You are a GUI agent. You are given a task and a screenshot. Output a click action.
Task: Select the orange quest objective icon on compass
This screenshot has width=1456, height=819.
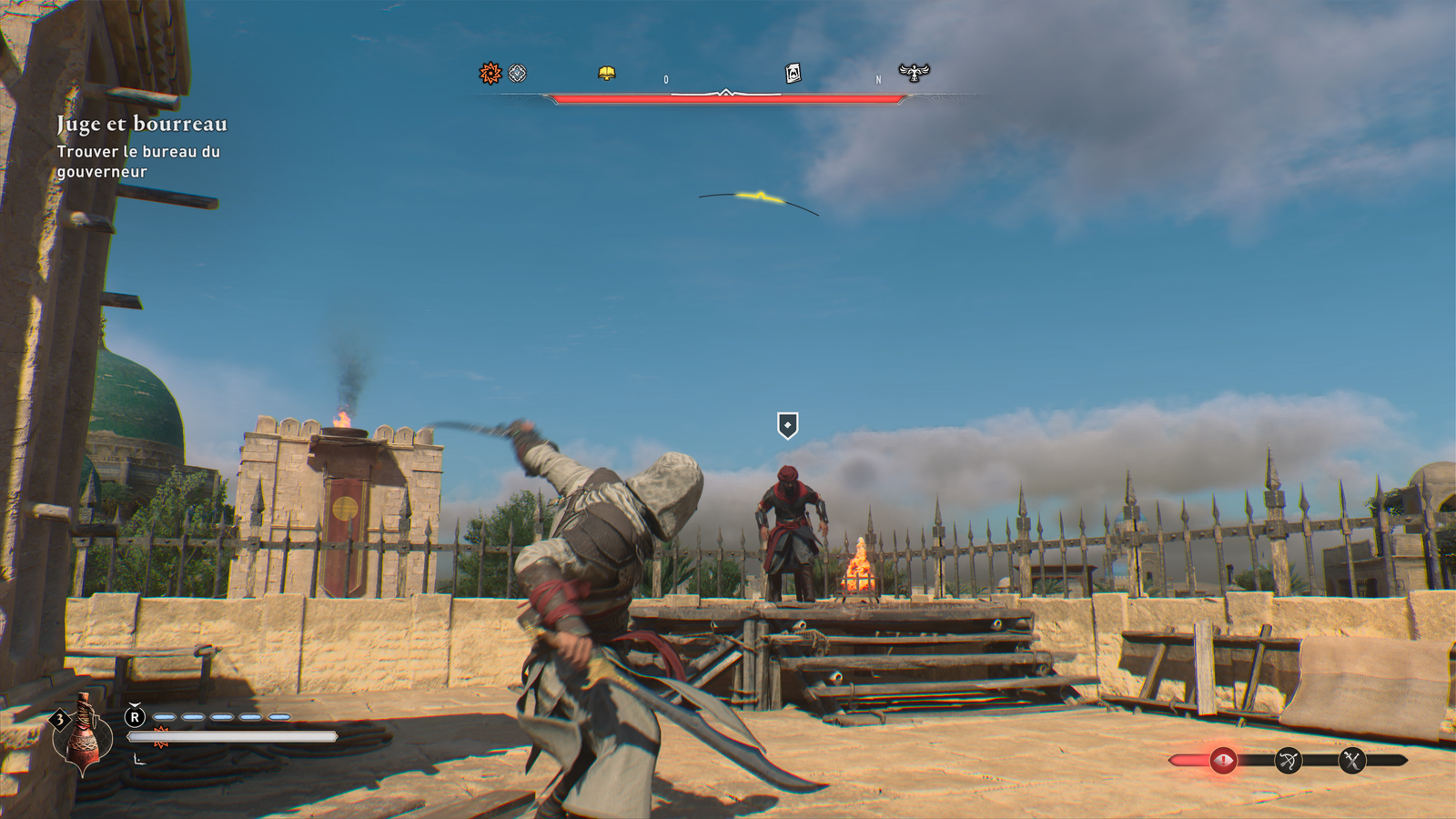(490, 72)
